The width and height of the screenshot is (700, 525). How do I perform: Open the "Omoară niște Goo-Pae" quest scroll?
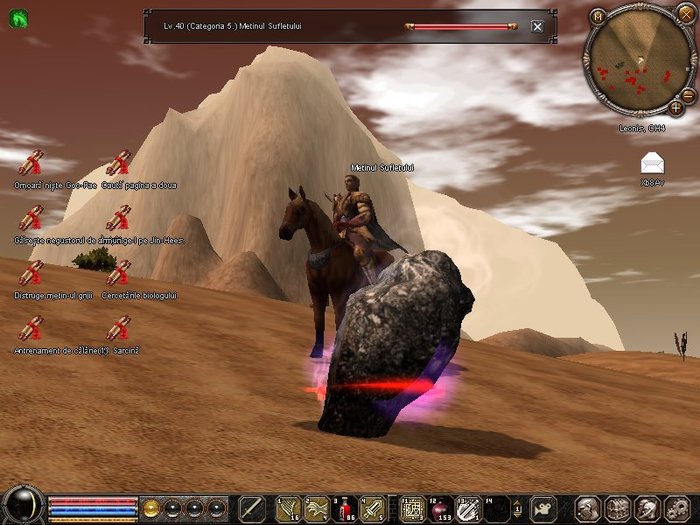[32, 163]
